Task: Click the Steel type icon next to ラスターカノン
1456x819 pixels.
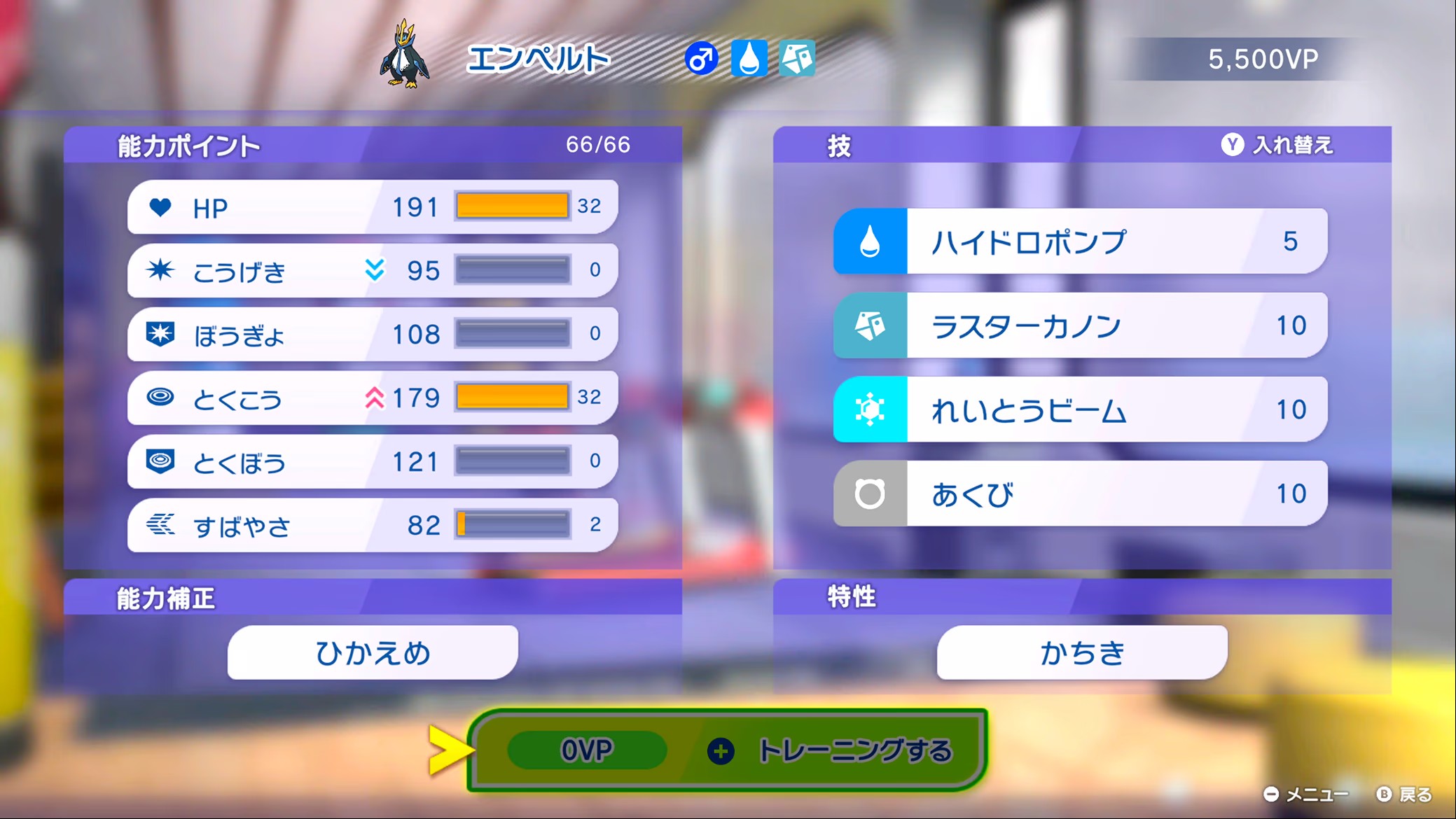Action: tap(868, 325)
